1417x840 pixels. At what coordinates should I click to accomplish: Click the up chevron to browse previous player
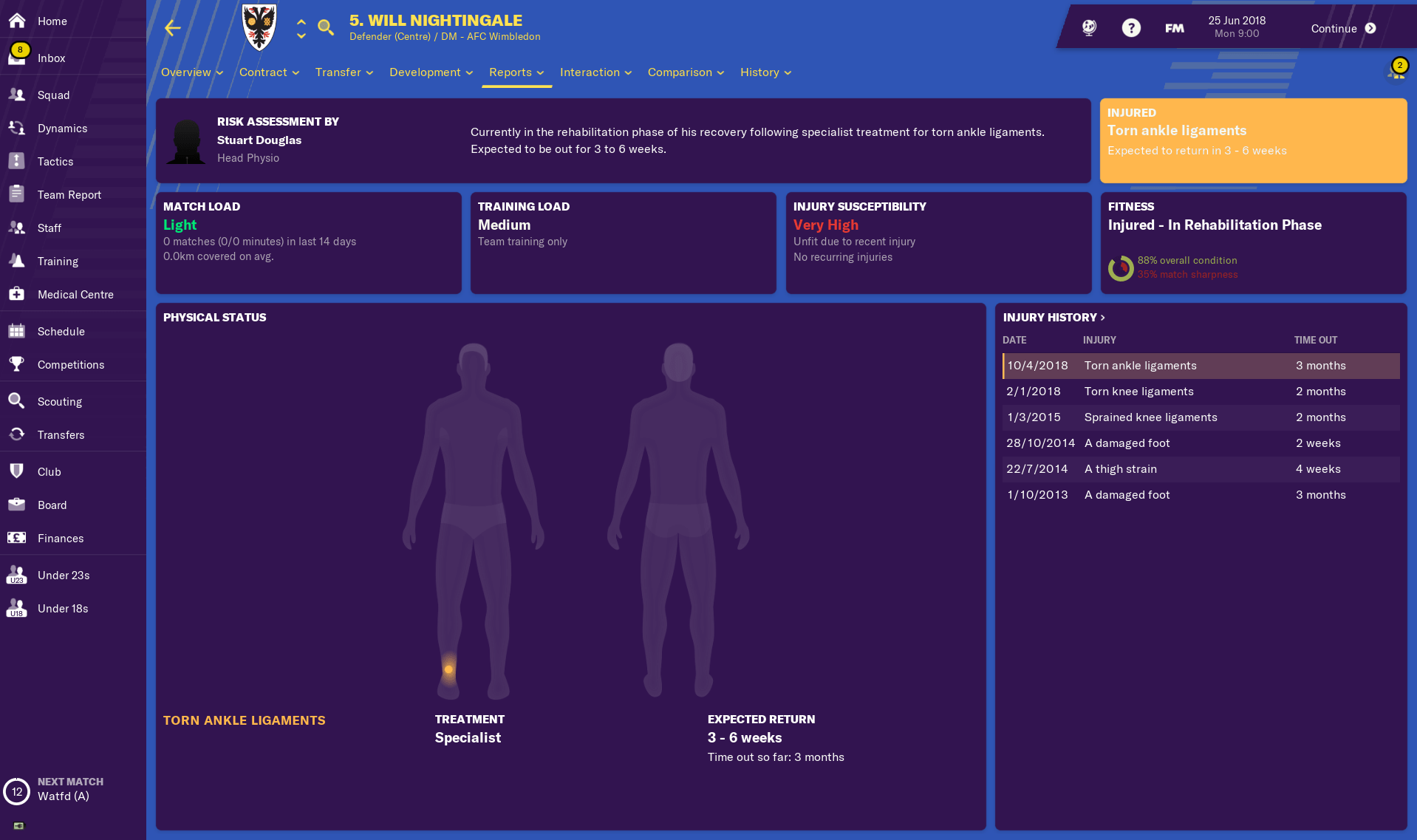point(301,22)
